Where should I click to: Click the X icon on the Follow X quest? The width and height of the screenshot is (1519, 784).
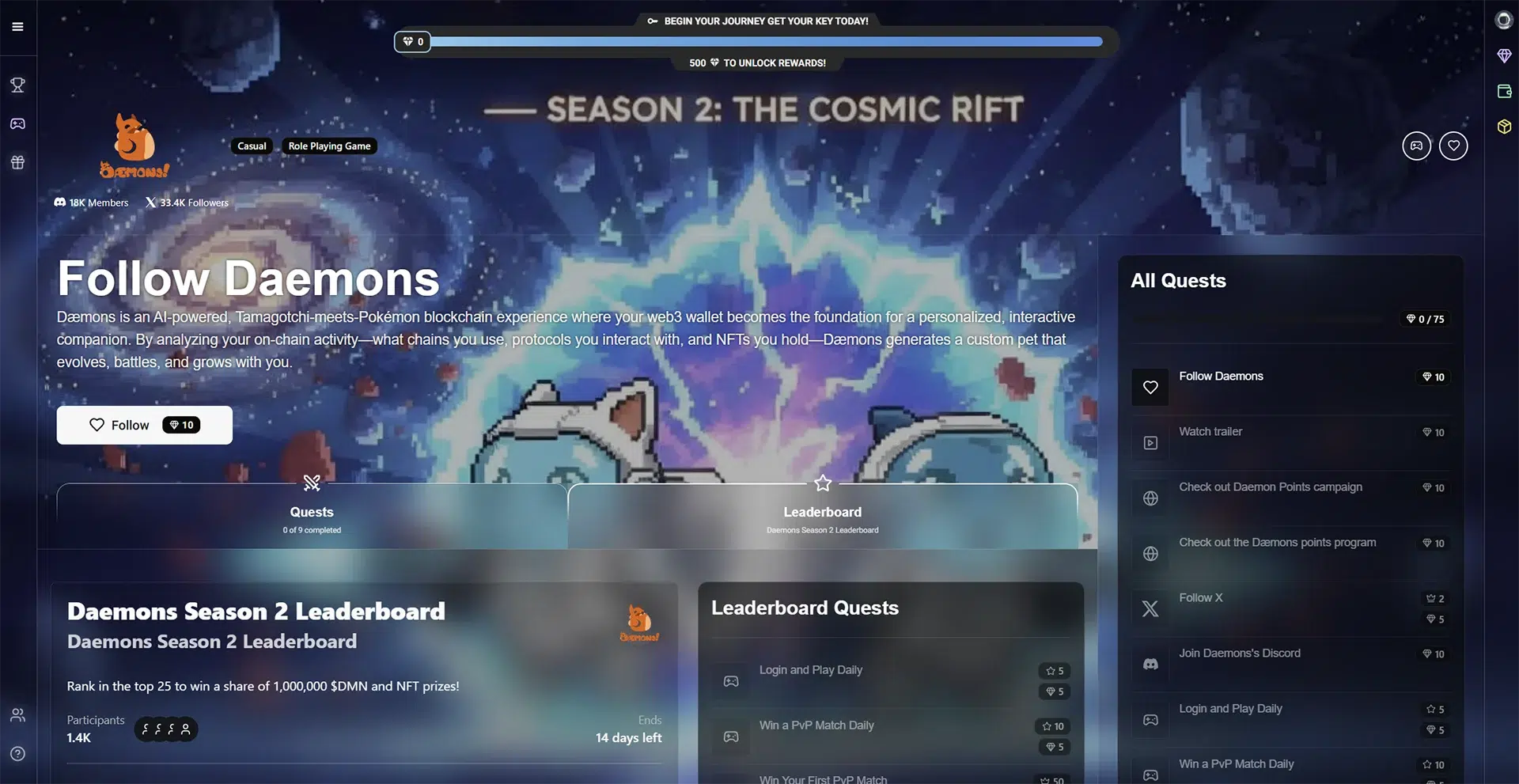(x=1150, y=608)
